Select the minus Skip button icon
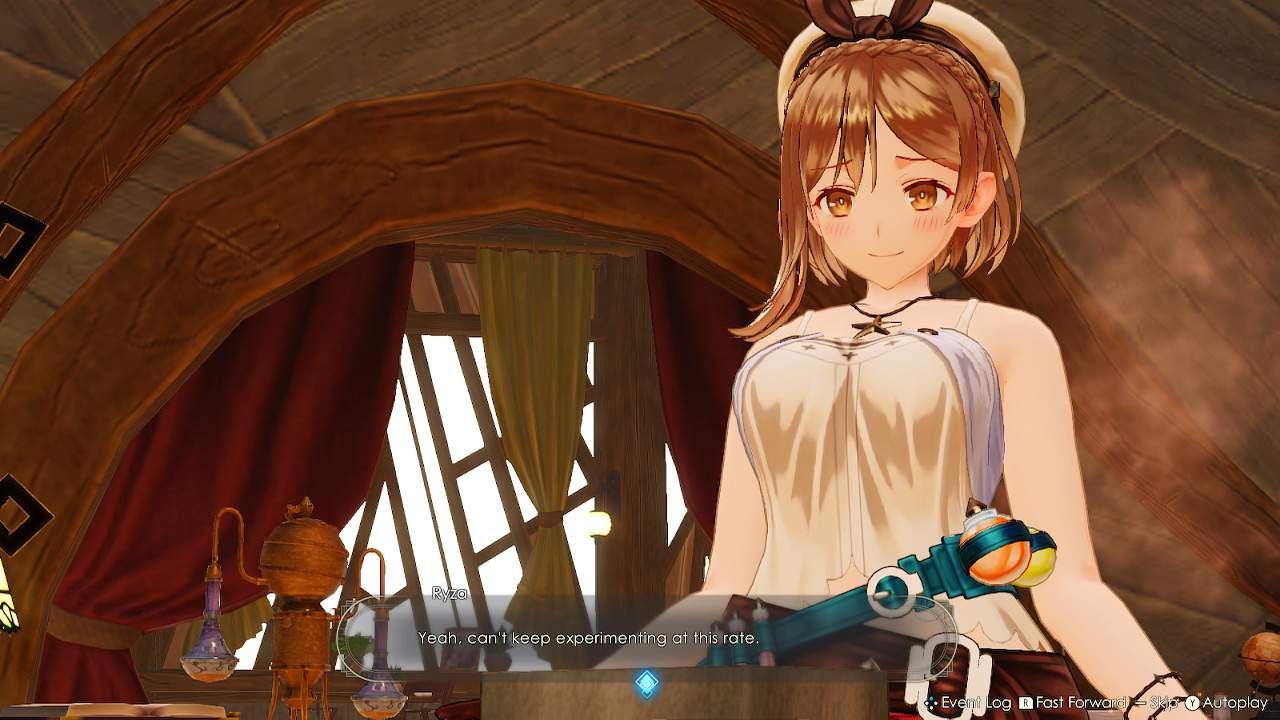Viewport: 1280px width, 720px height. point(1142,701)
